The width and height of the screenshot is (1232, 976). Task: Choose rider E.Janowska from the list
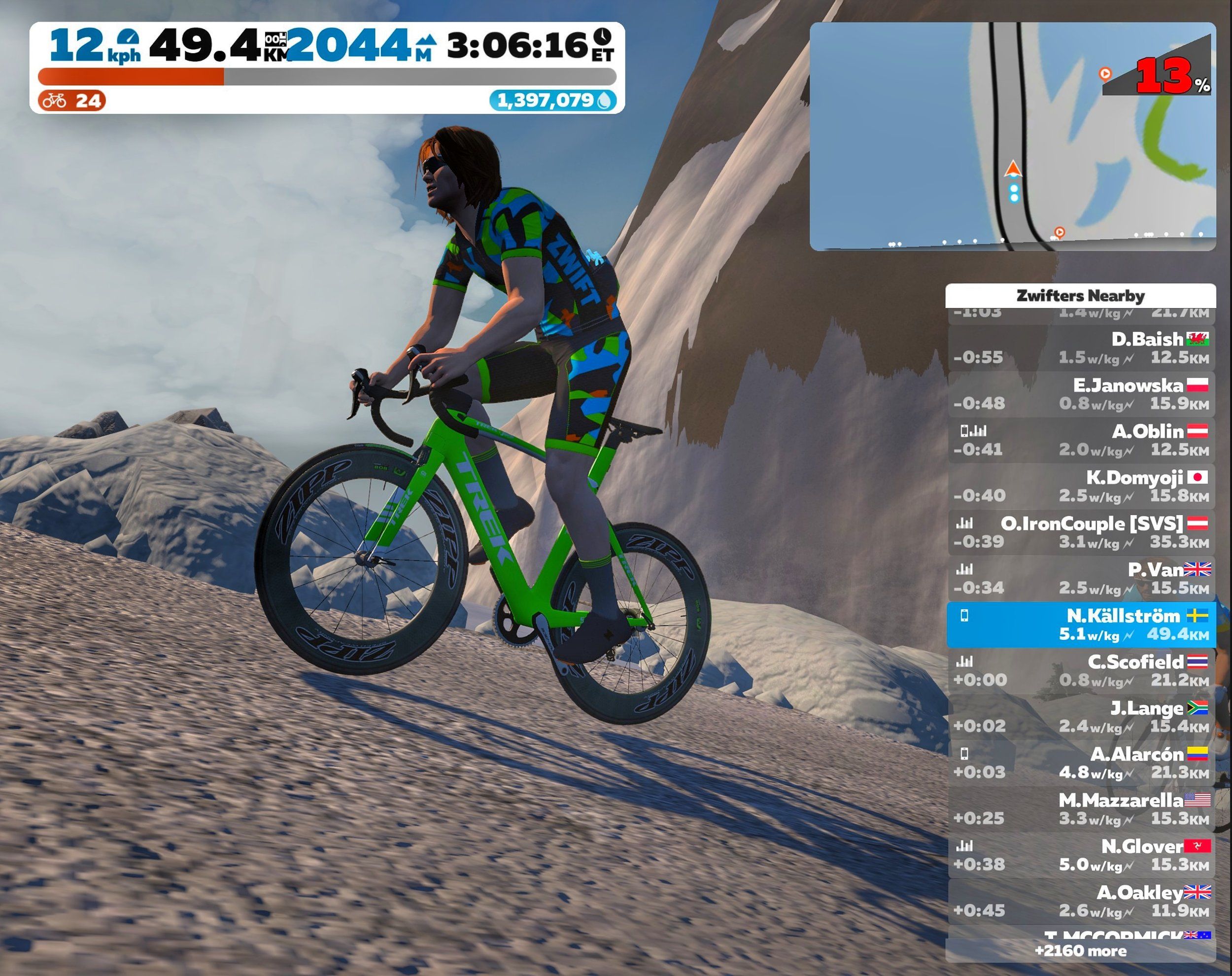point(1081,394)
